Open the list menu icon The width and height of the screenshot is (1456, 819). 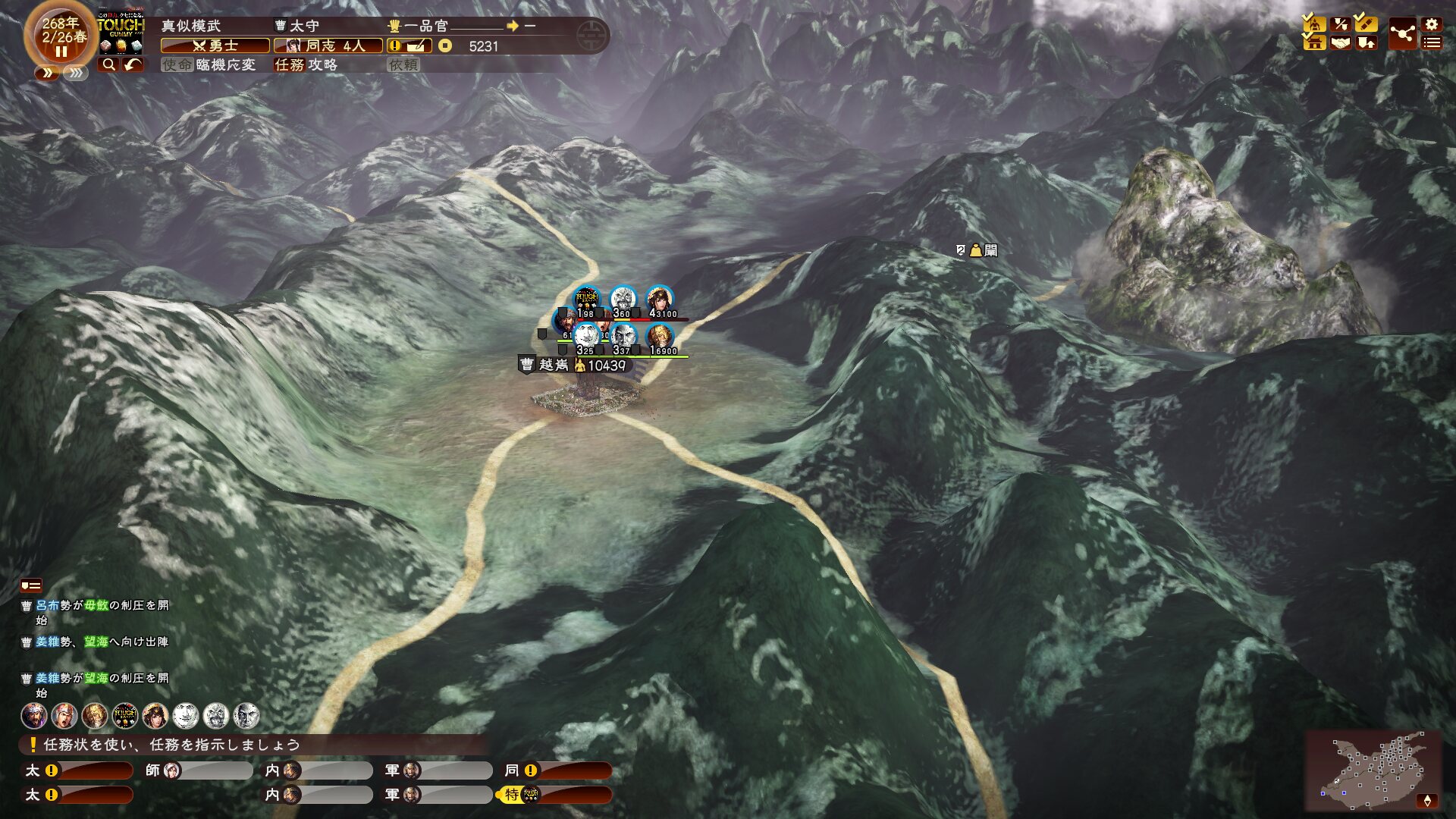(1432, 43)
